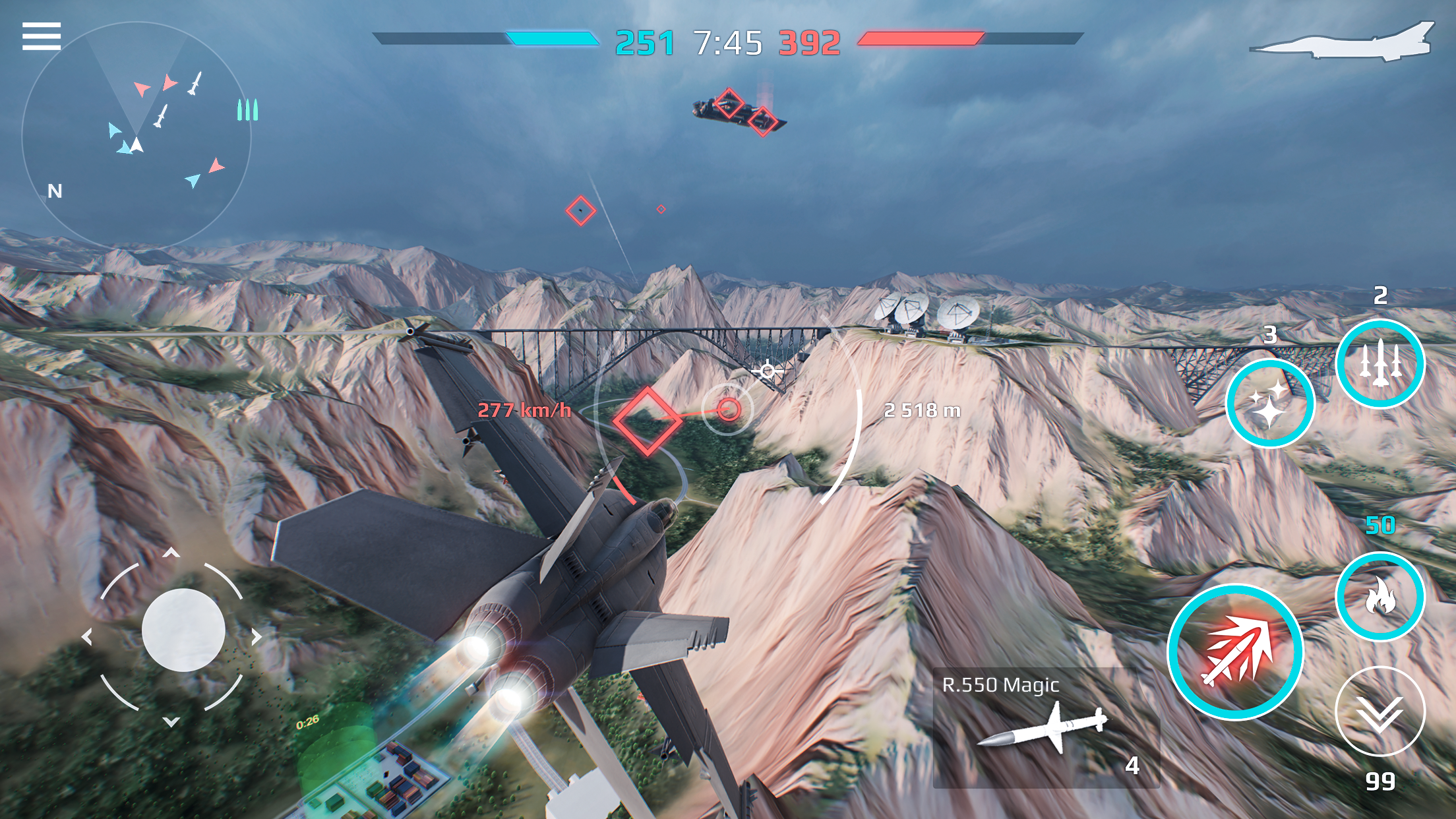This screenshot has height=819, width=1456.
Task: Toggle targeting on the distant red diamond
Action: 580,210
